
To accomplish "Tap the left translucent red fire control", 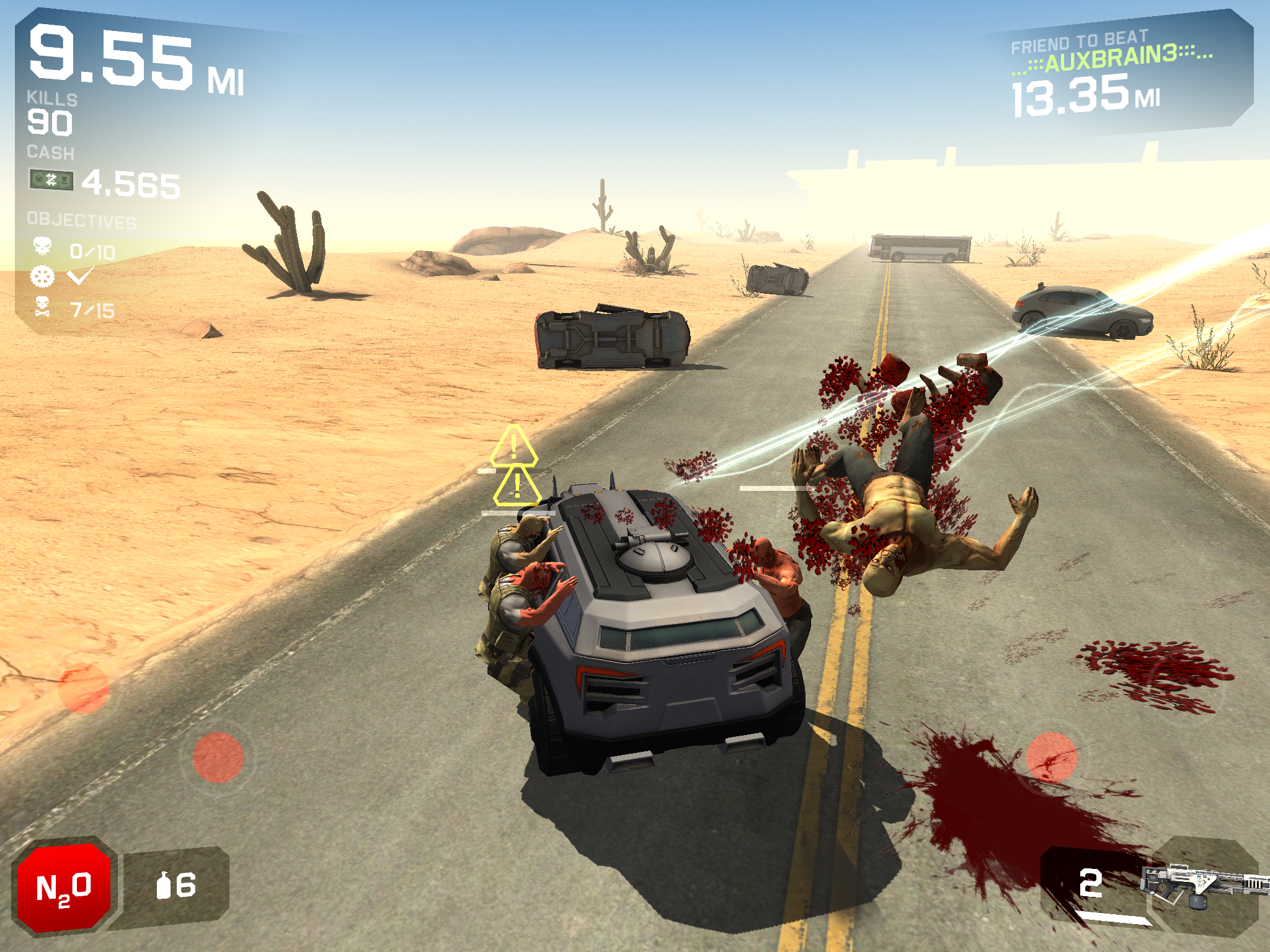I will click(218, 757).
